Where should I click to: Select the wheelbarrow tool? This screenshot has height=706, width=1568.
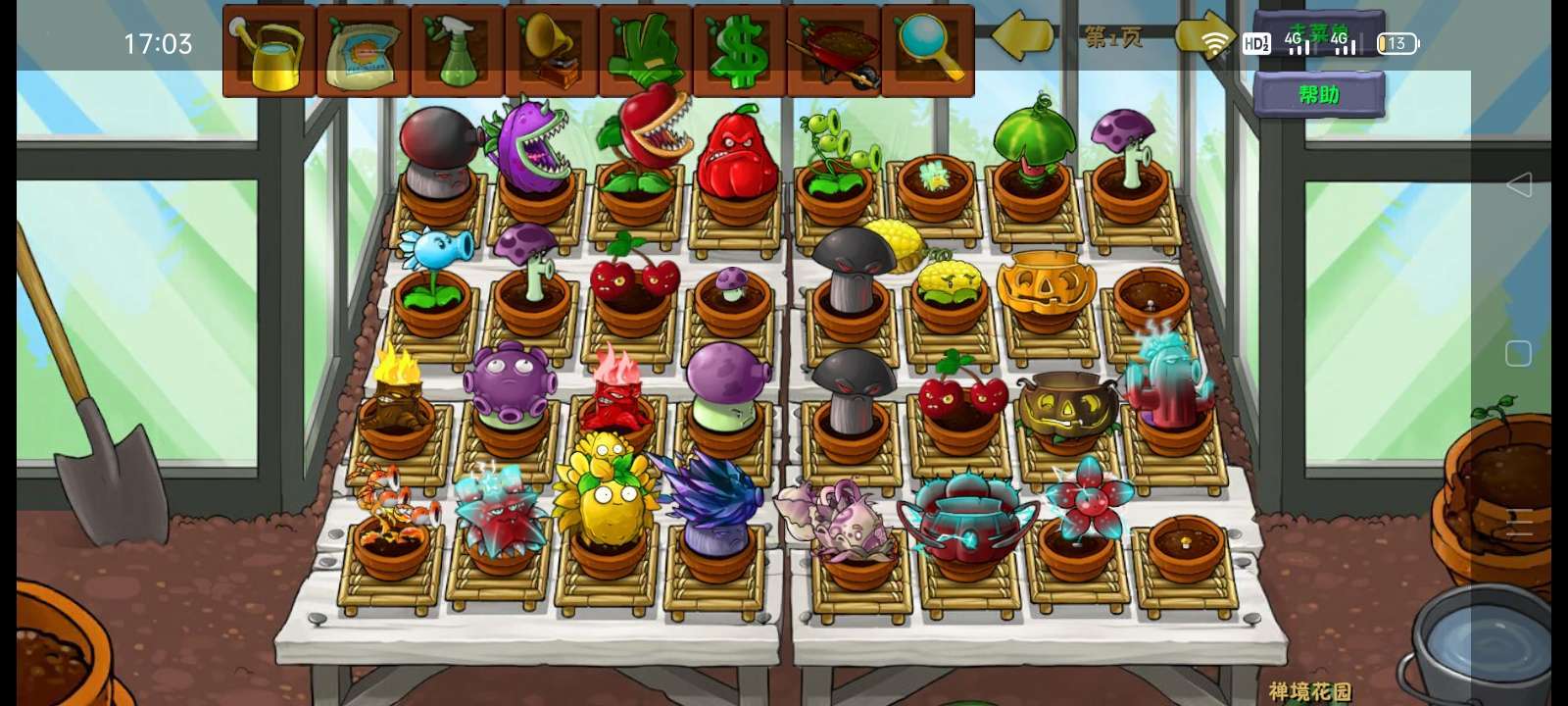(x=833, y=52)
